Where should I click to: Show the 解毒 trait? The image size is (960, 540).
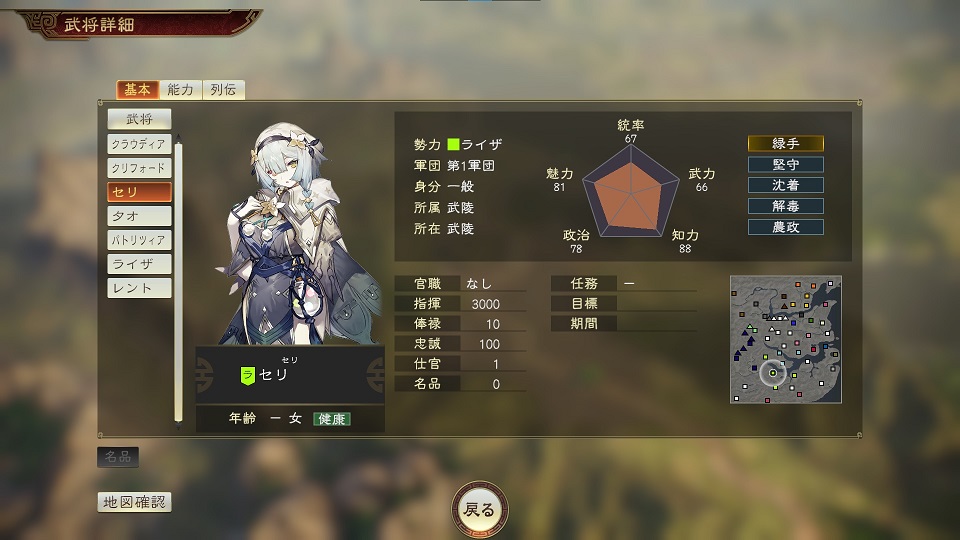(x=786, y=206)
